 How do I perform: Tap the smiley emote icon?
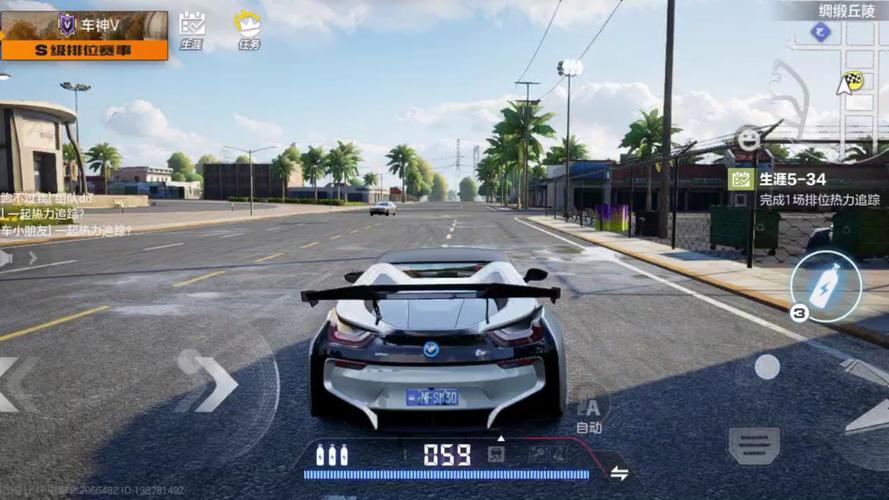tap(747, 139)
